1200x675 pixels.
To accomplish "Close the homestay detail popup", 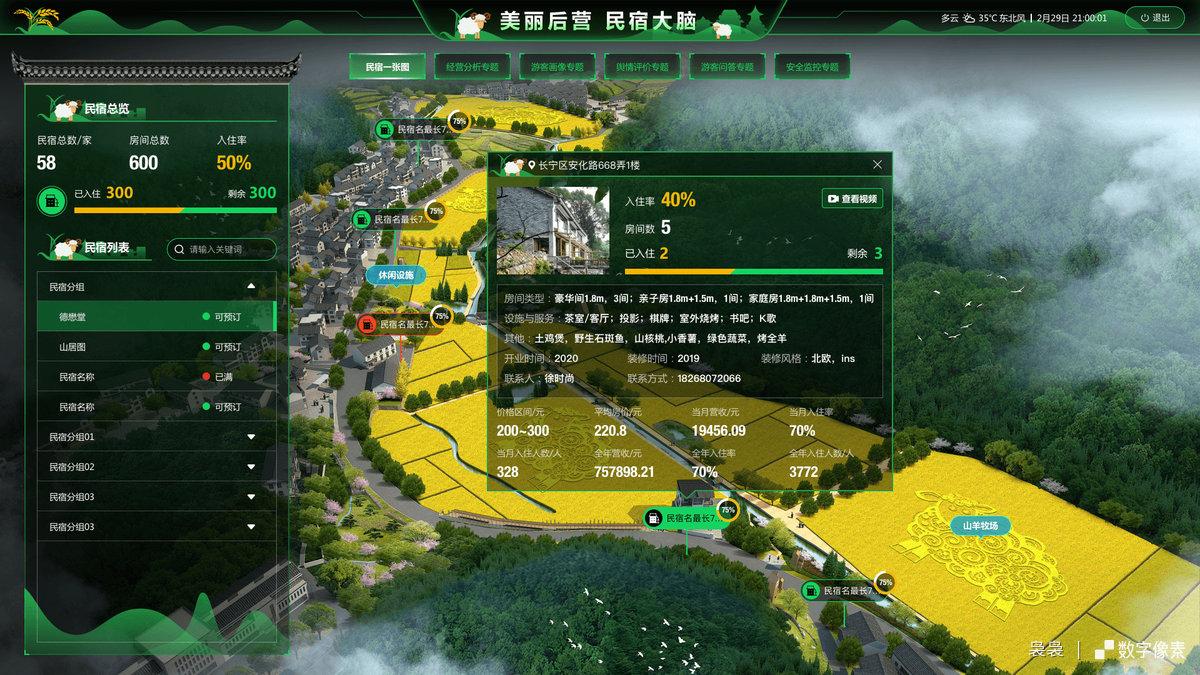I will tap(878, 165).
